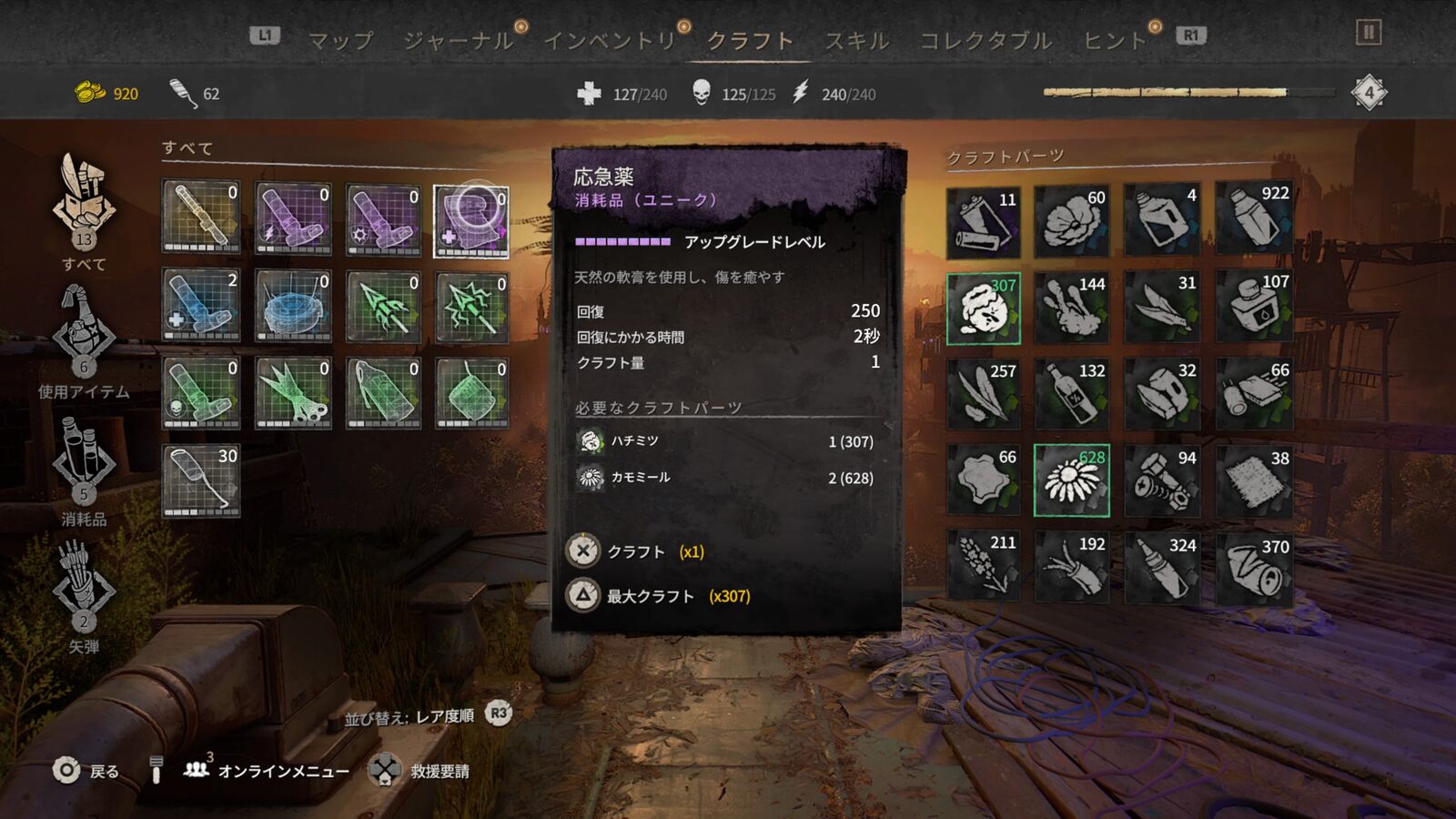Click 戻る to go back
1456x819 pixels.
[86, 771]
